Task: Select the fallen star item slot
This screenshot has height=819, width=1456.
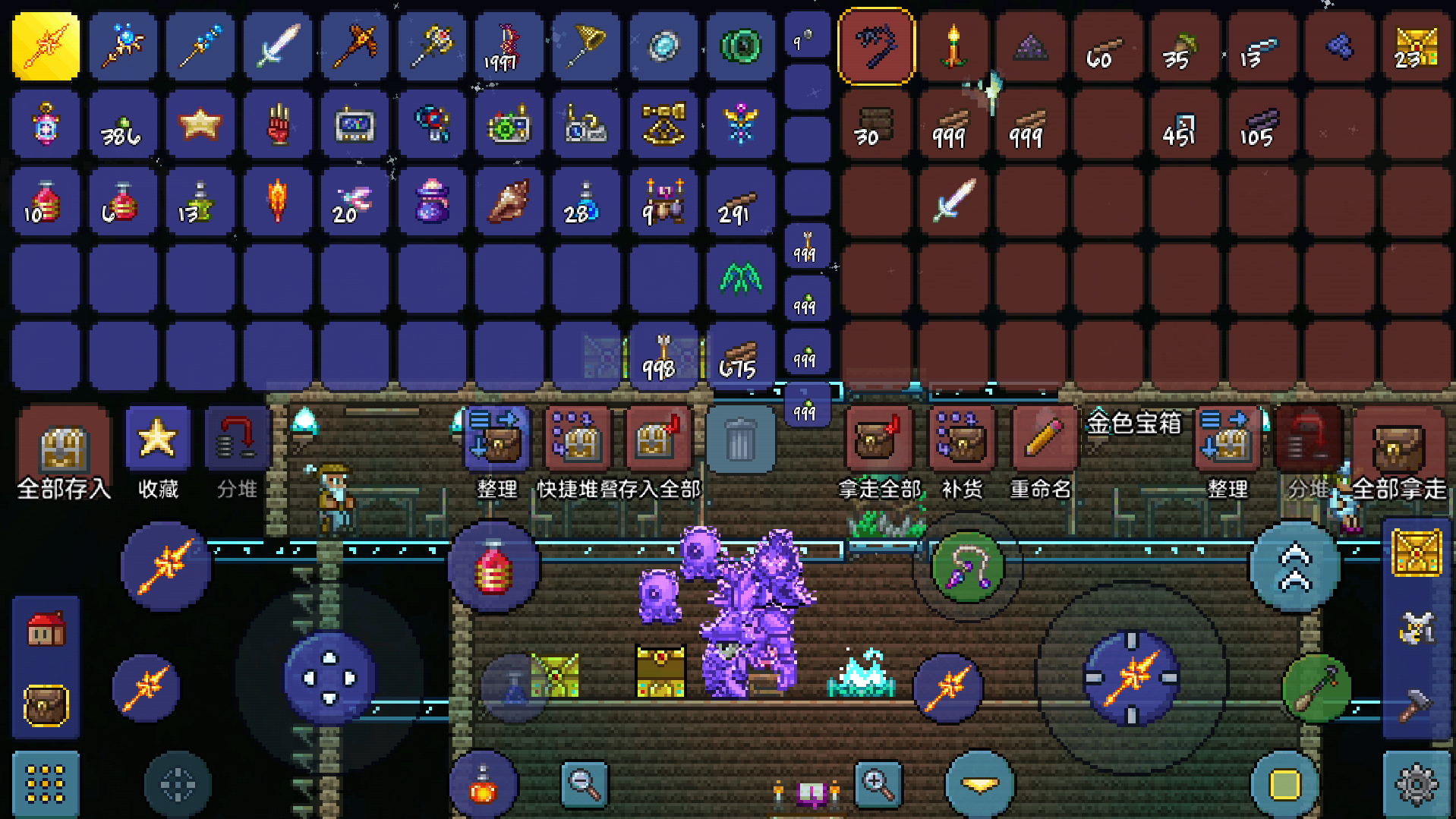Action: [x=200, y=124]
